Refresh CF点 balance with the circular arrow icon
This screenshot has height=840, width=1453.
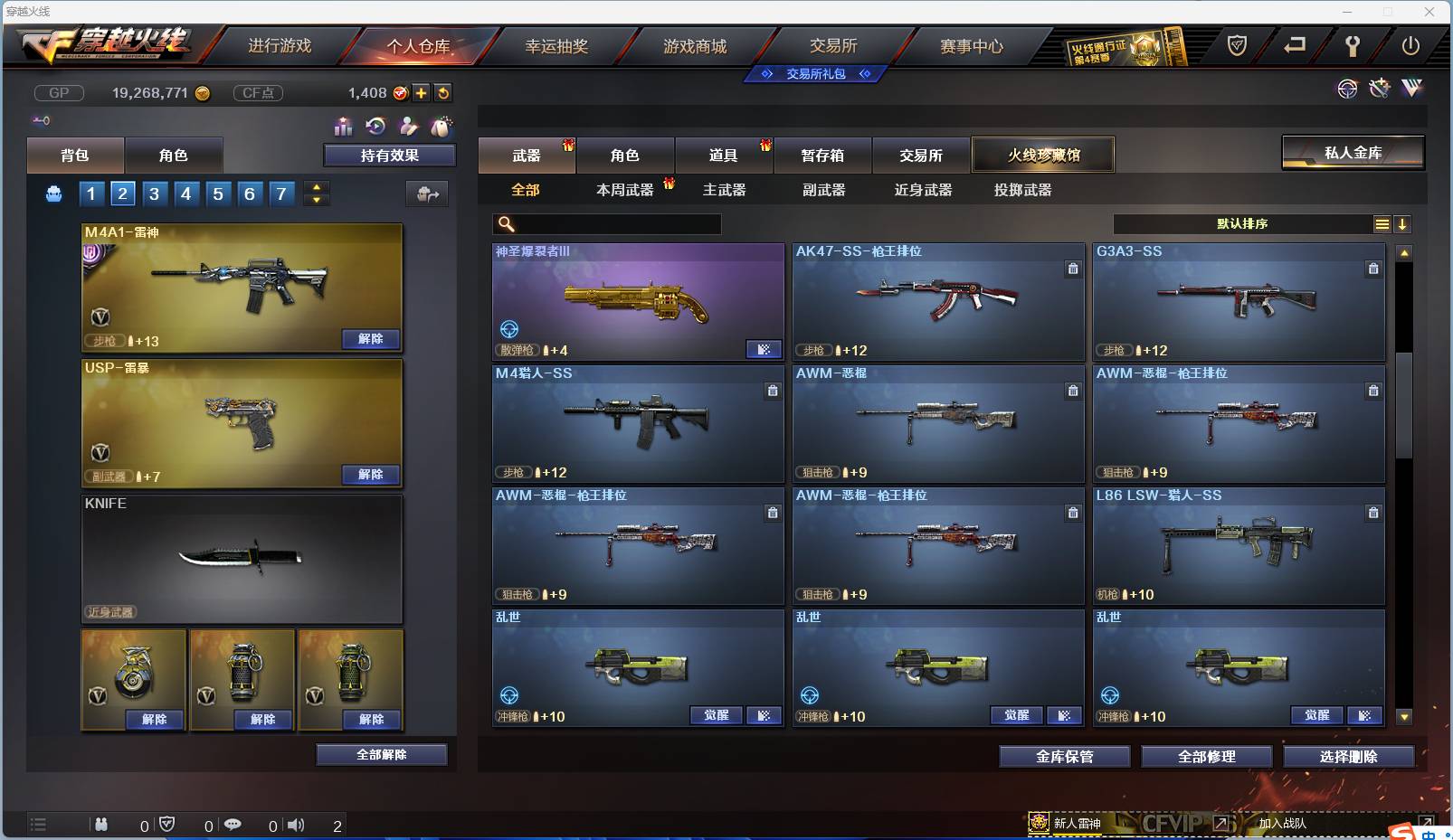tap(443, 92)
